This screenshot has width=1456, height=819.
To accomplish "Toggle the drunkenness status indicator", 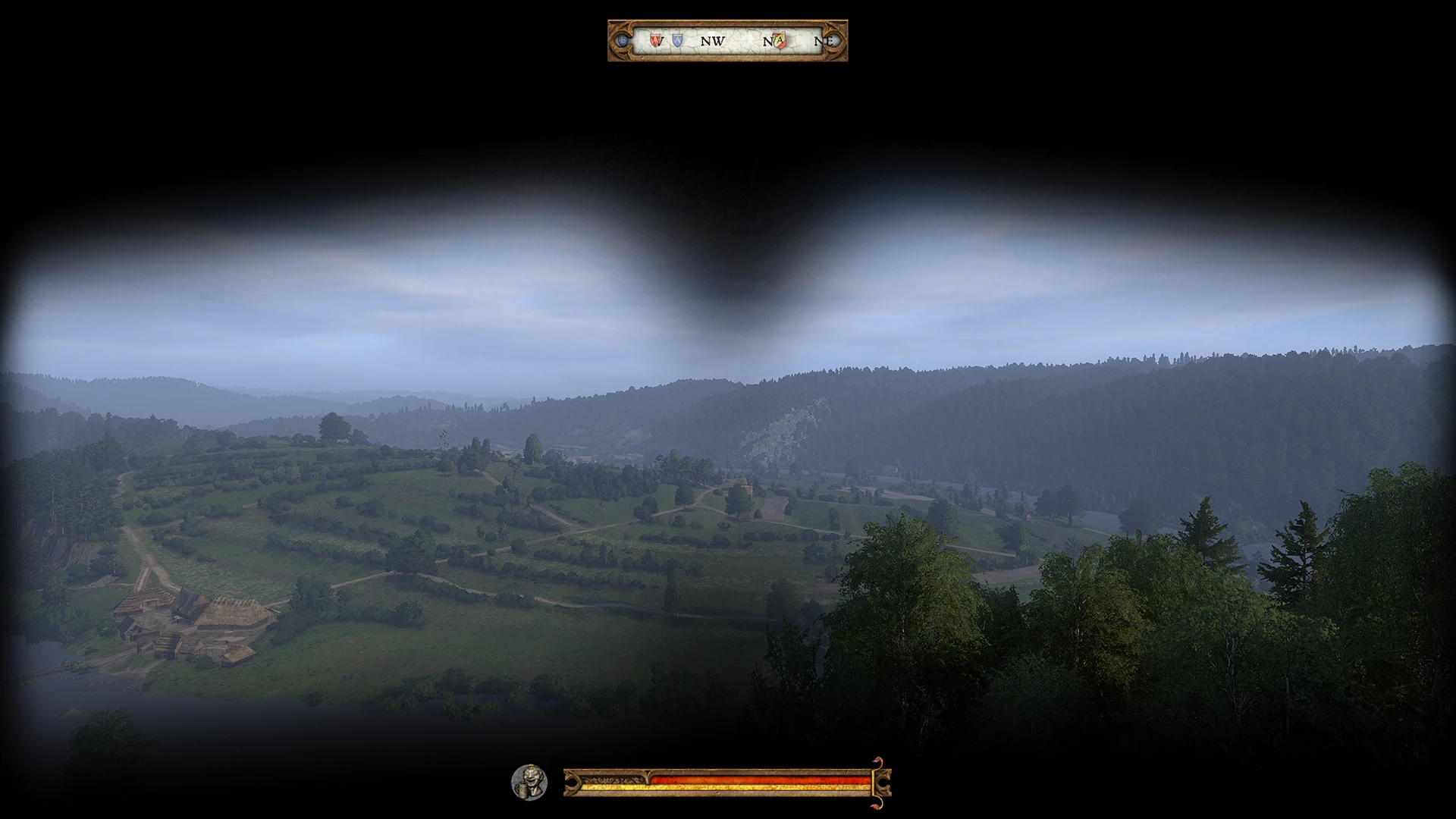I will pos(529,781).
